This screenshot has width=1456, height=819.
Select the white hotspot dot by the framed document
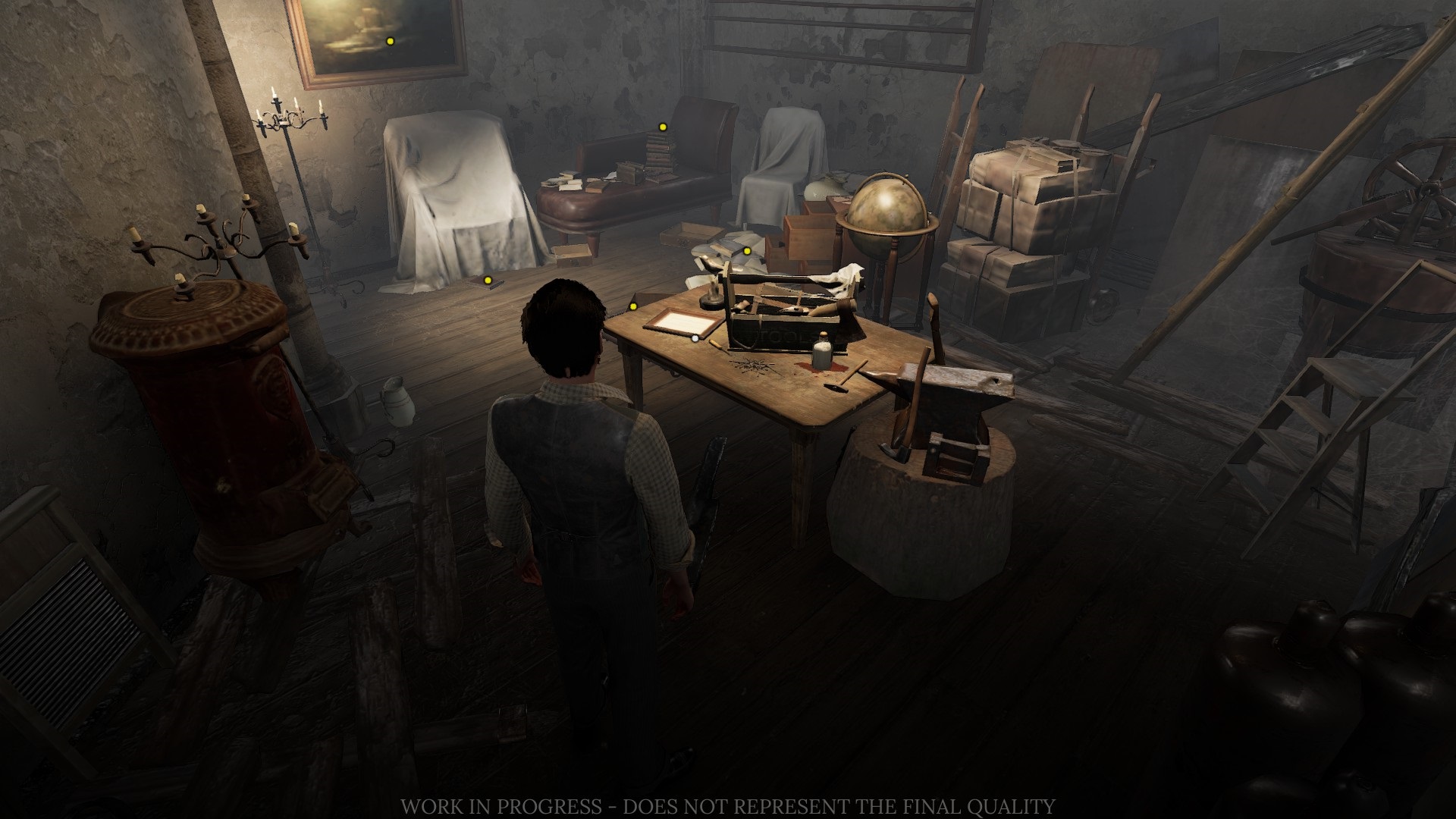coord(695,338)
